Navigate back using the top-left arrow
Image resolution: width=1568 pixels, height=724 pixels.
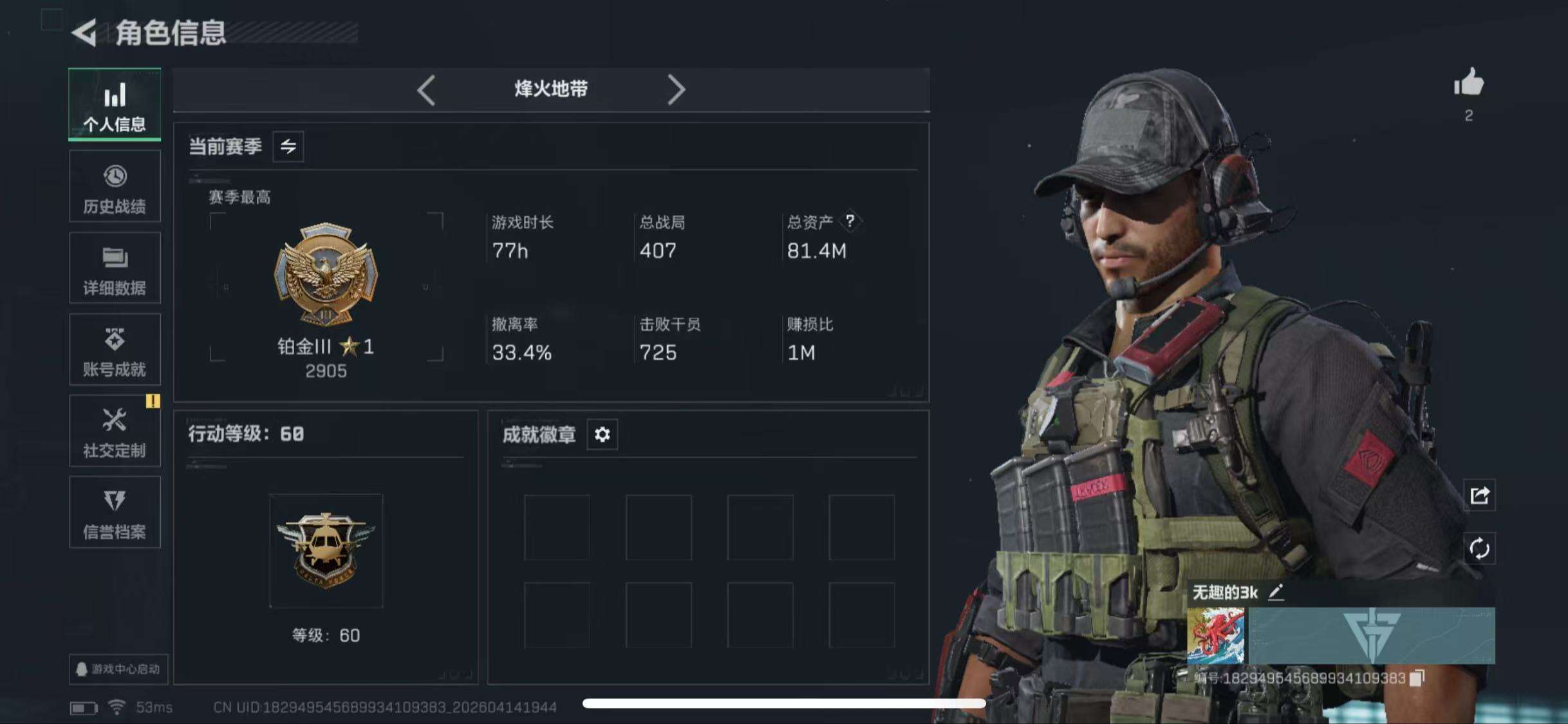coord(86,33)
